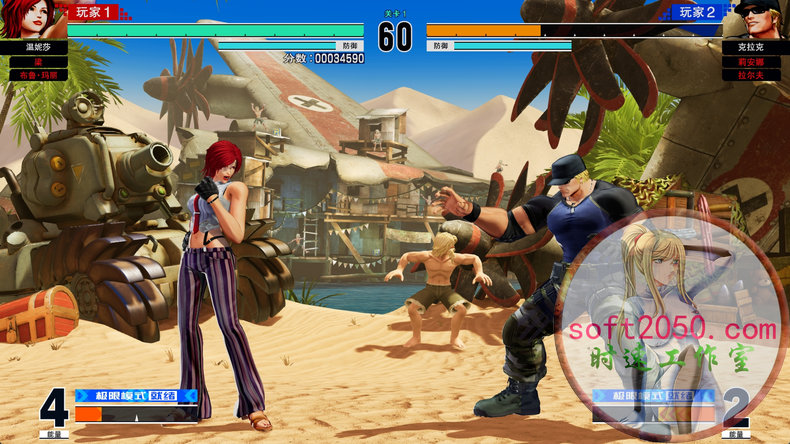Click Player 2's Clark portrait

point(760,19)
